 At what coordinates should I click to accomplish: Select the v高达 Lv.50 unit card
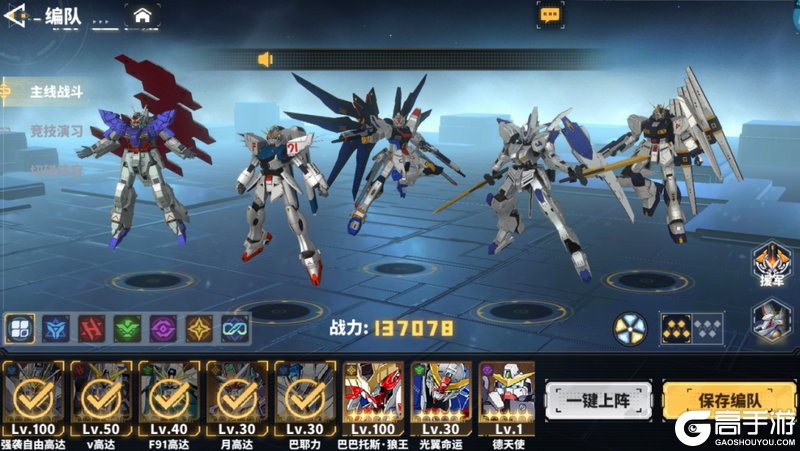click(x=101, y=397)
